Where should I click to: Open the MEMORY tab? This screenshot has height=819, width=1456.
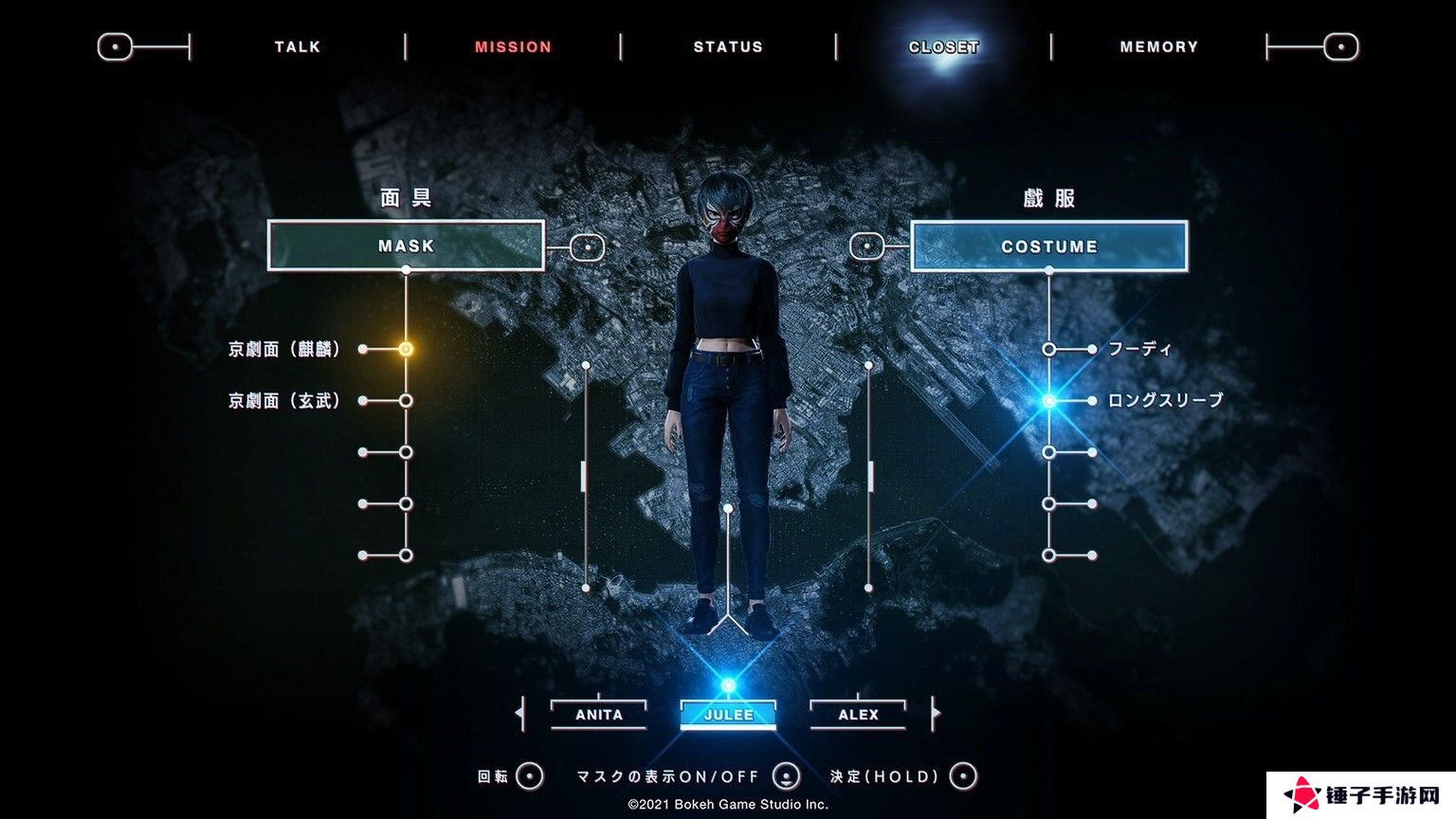1158,46
